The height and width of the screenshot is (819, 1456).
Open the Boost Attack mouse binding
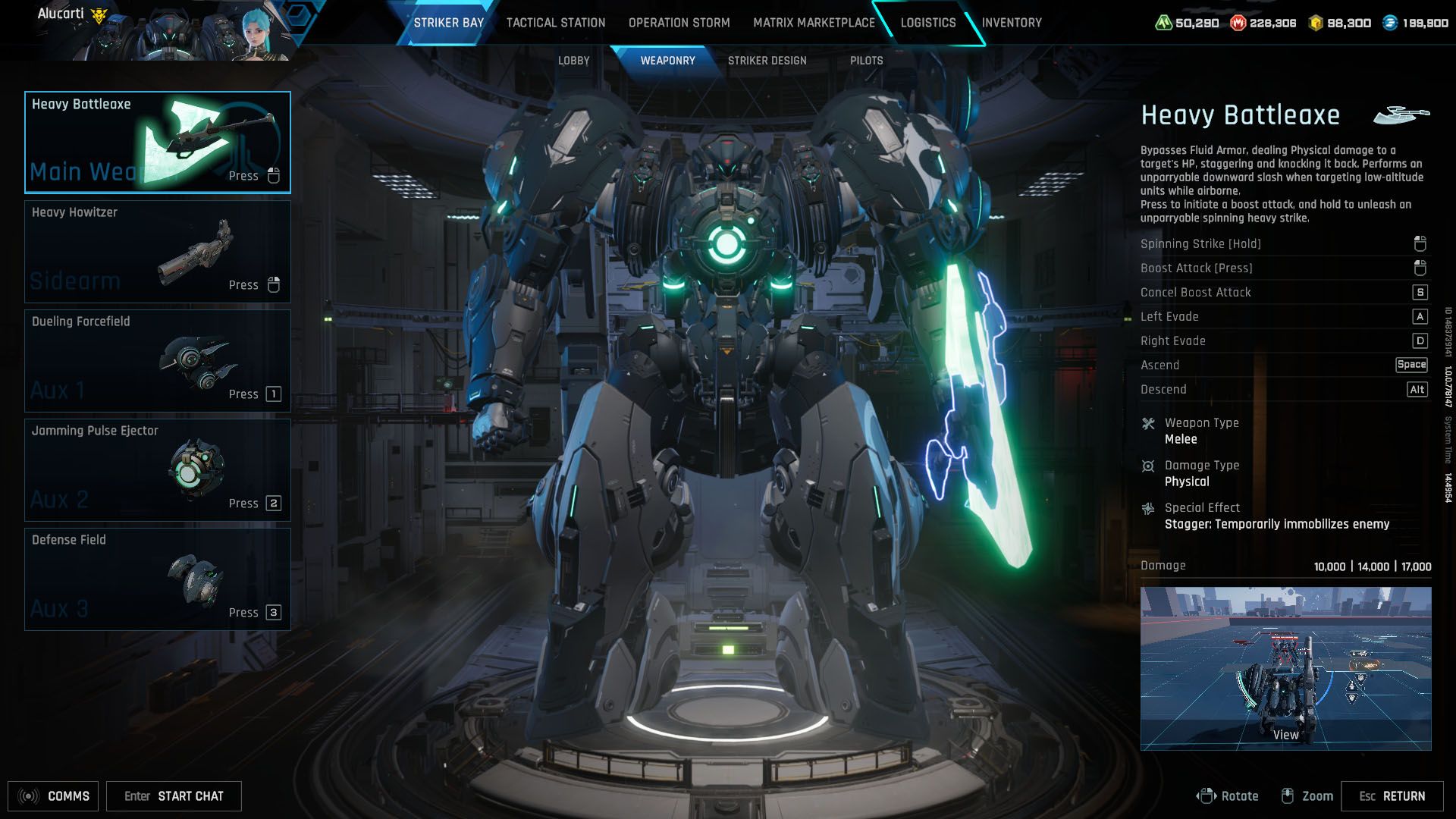pos(1419,268)
